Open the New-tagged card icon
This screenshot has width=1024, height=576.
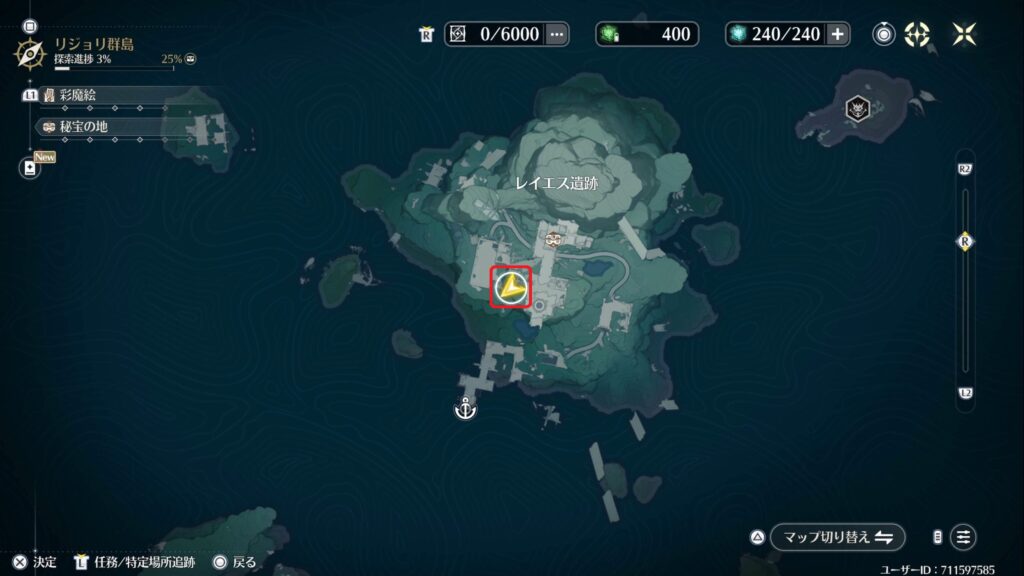point(30,168)
